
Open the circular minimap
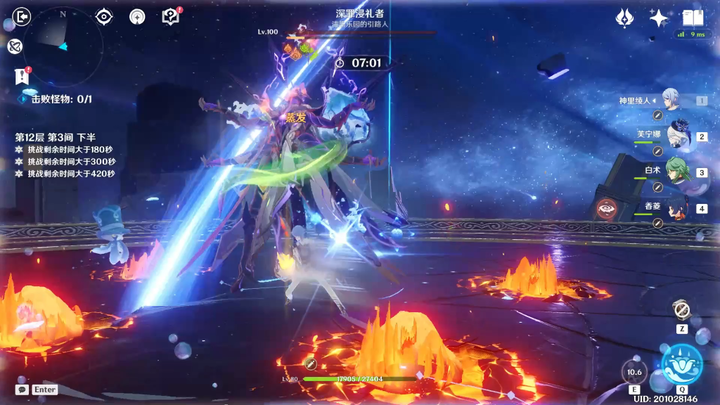click(62, 47)
